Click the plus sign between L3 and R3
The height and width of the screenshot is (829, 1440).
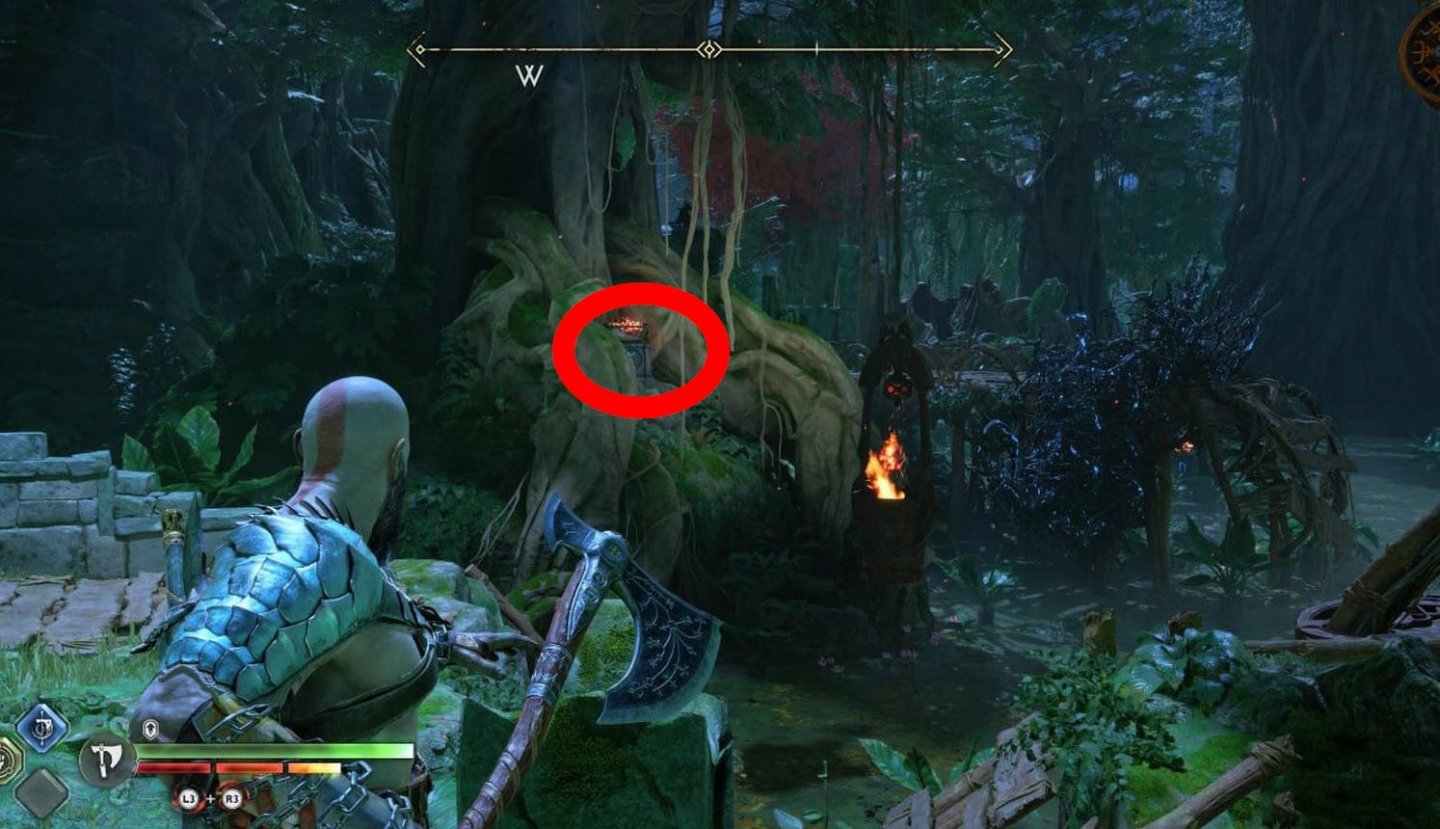point(209,797)
